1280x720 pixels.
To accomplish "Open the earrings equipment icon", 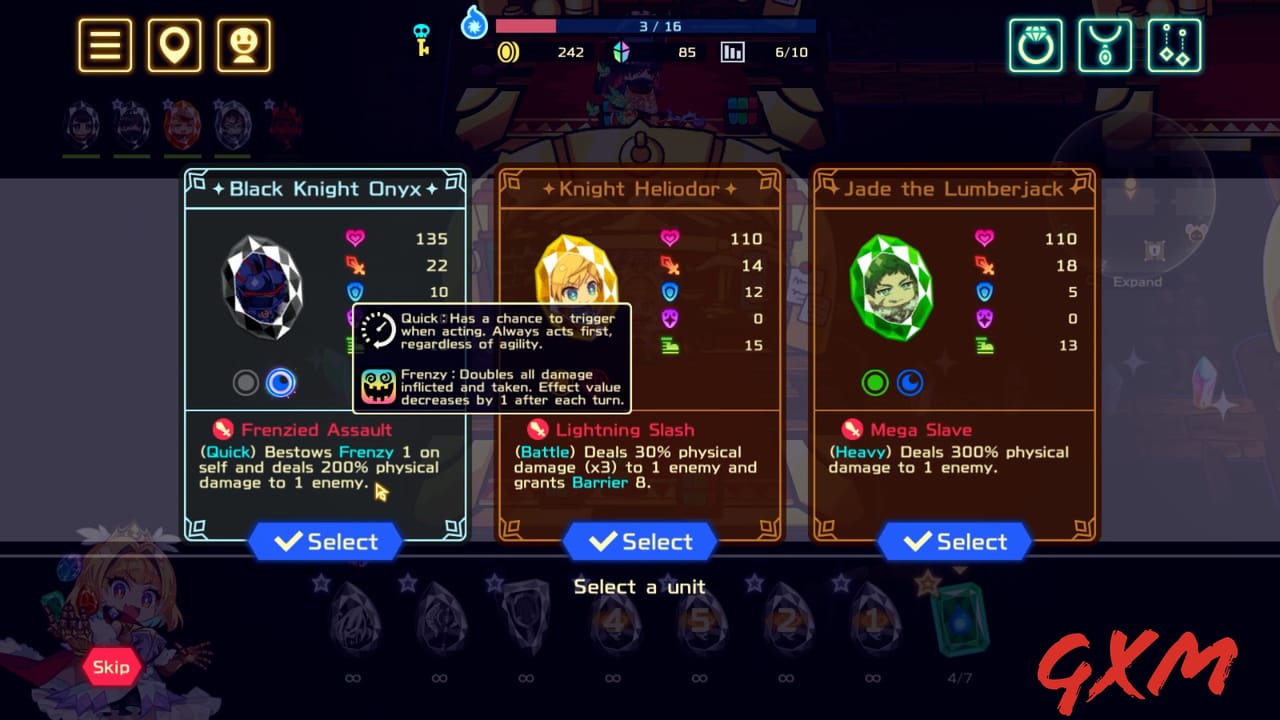I will [x=1172, y=44].
